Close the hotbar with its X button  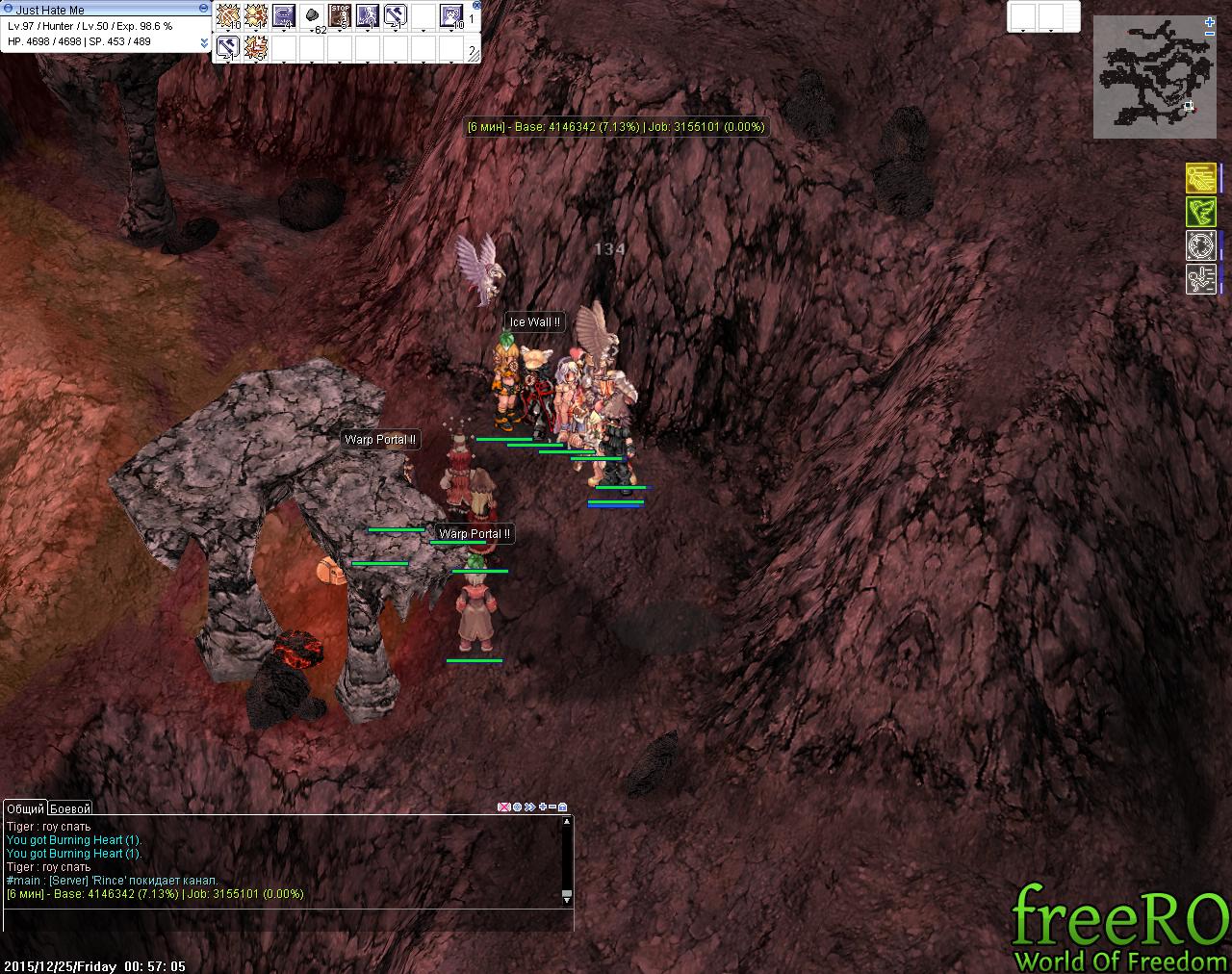pos(476,5)
